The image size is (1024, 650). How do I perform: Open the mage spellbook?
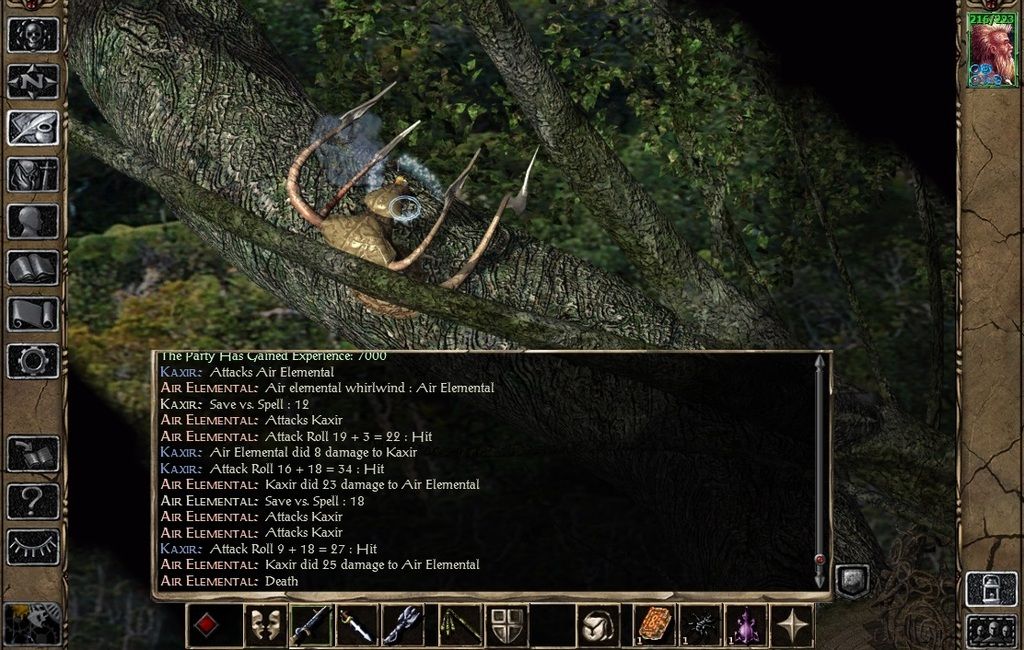tap(33, 268)
